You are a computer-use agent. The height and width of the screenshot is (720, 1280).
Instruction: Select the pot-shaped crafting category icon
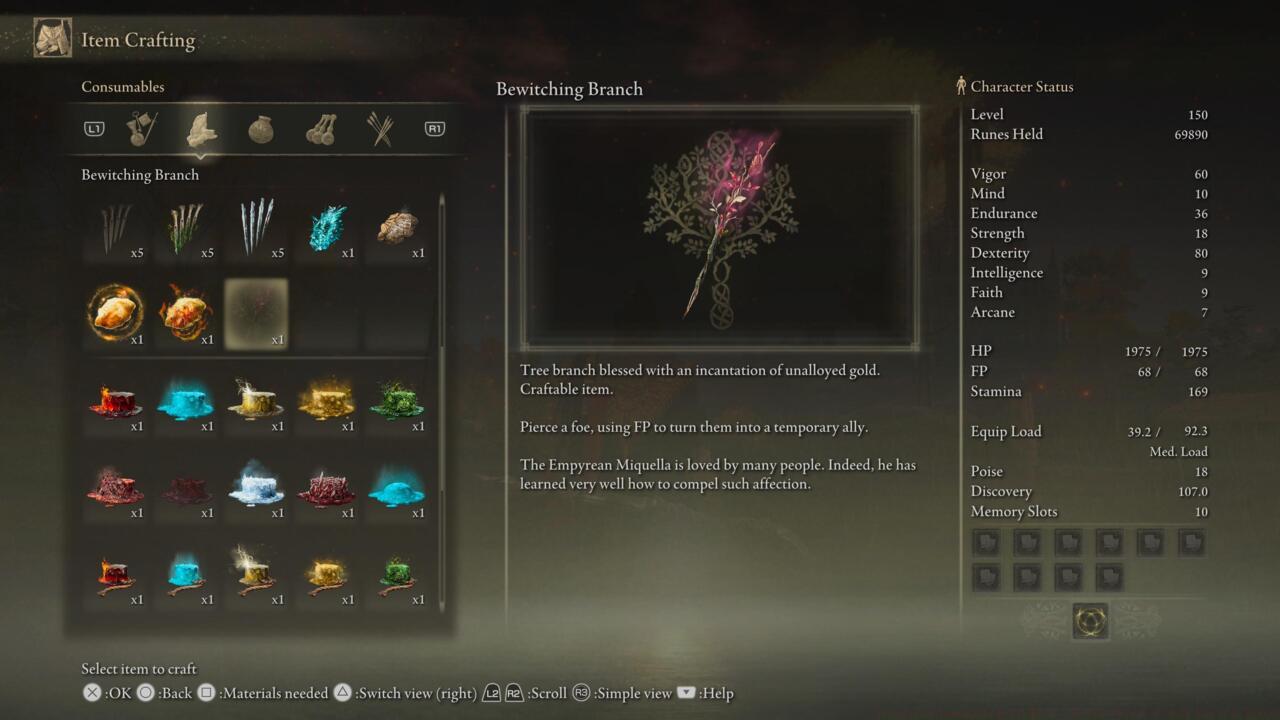coord(260,128)
